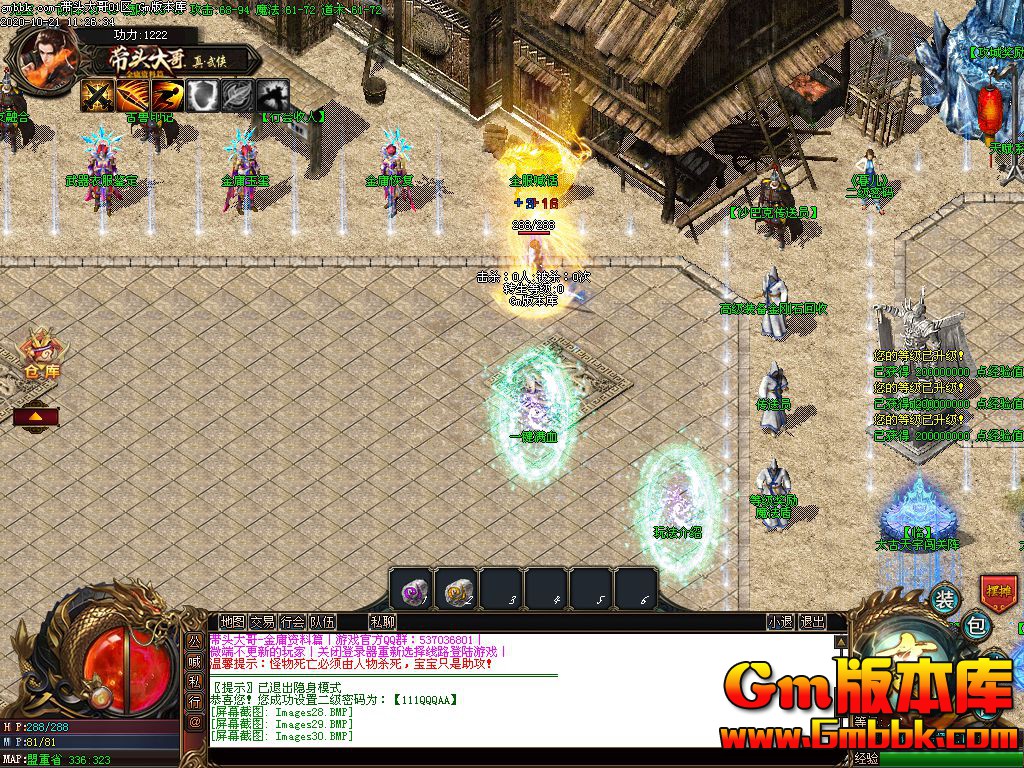Click the red arrow expand button
The image size is (1024, 768).
pos(35,415)
